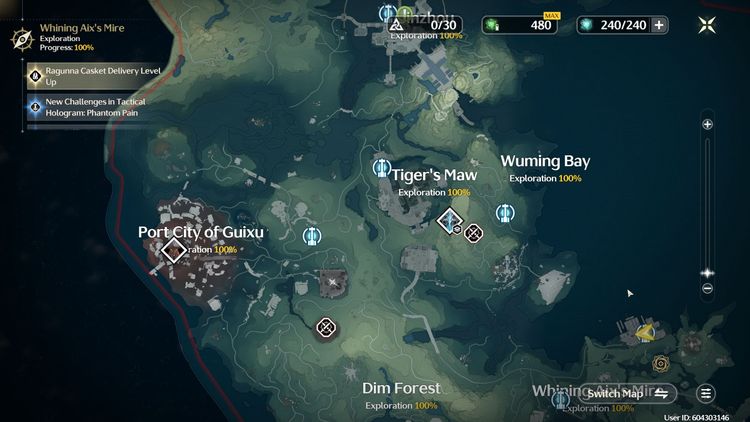Select the teleport beacon east of Port City
The image size is (750, 422).
pyautogui.click(x=312, y=236)
